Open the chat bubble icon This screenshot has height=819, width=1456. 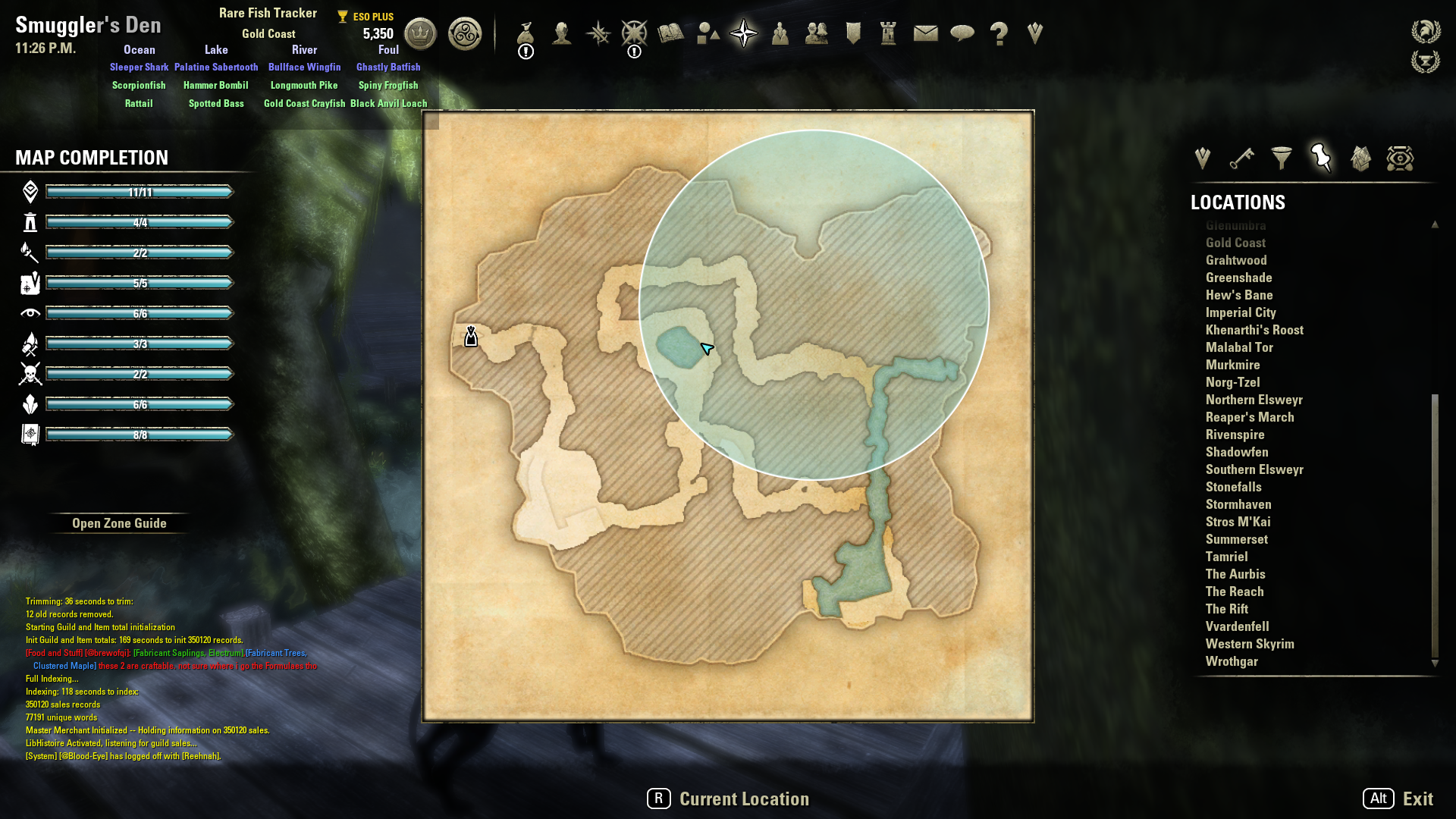pos(962,33)
